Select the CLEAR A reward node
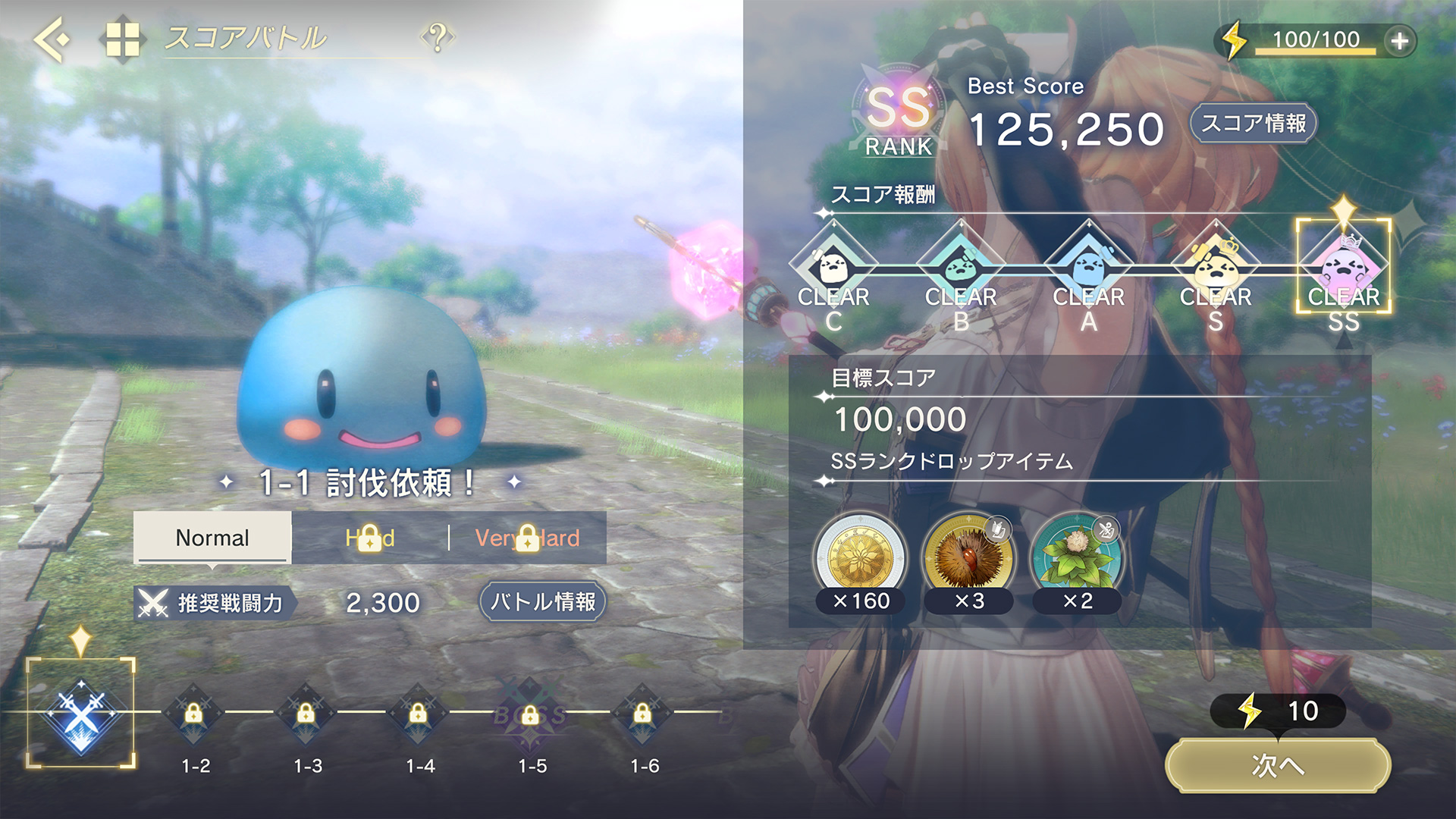This screenshot has width=1456, height=819. 1088,269
